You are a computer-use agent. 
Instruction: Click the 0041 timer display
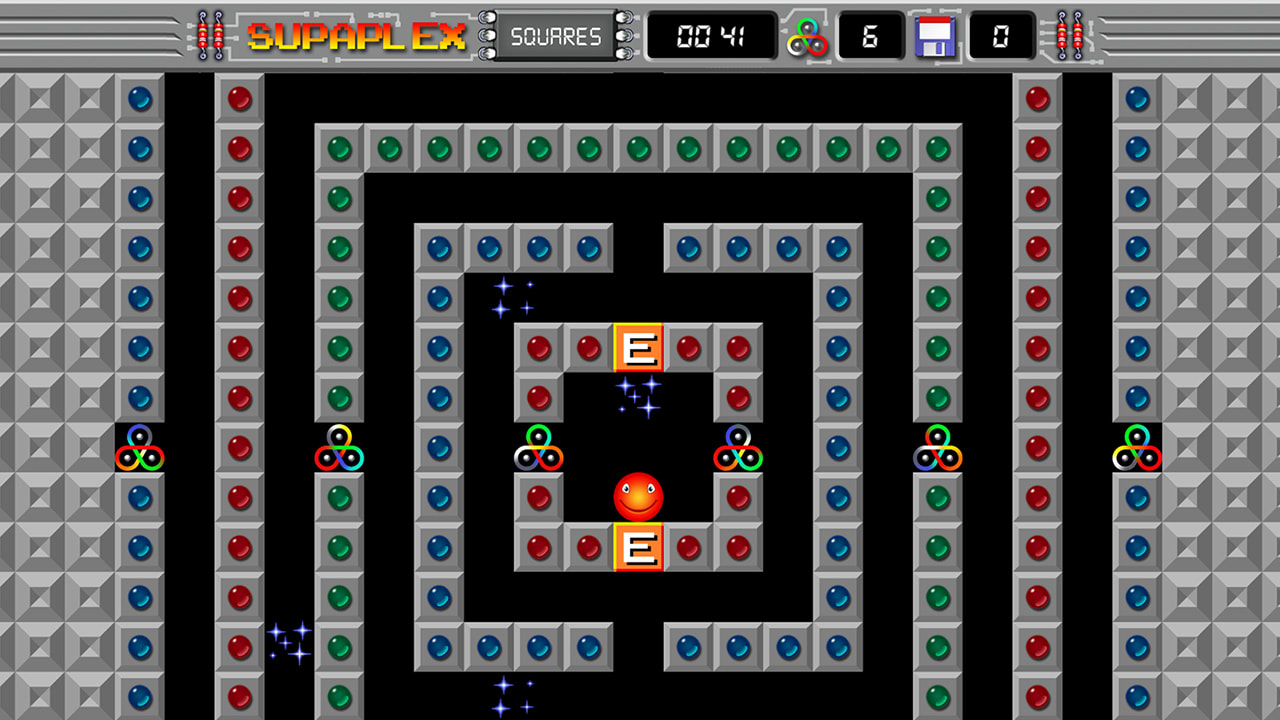click(x=711, y=36)
